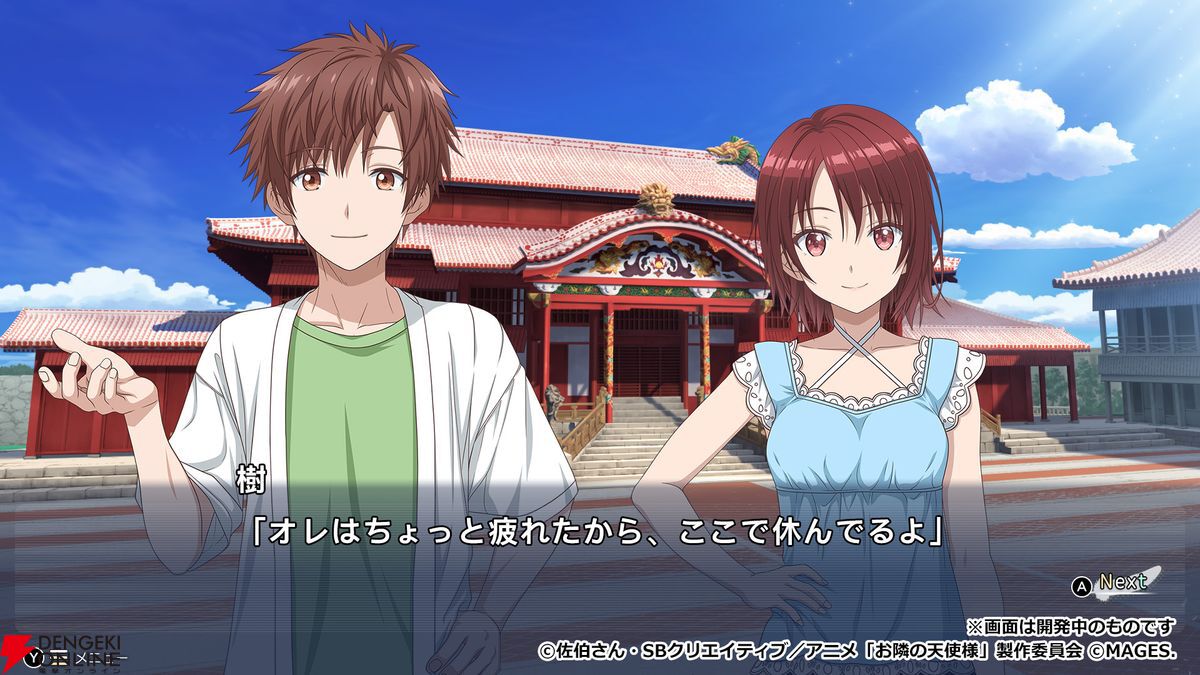Open the メニュー menu label
The image size is (1200, 675).
tap(82, 658)
